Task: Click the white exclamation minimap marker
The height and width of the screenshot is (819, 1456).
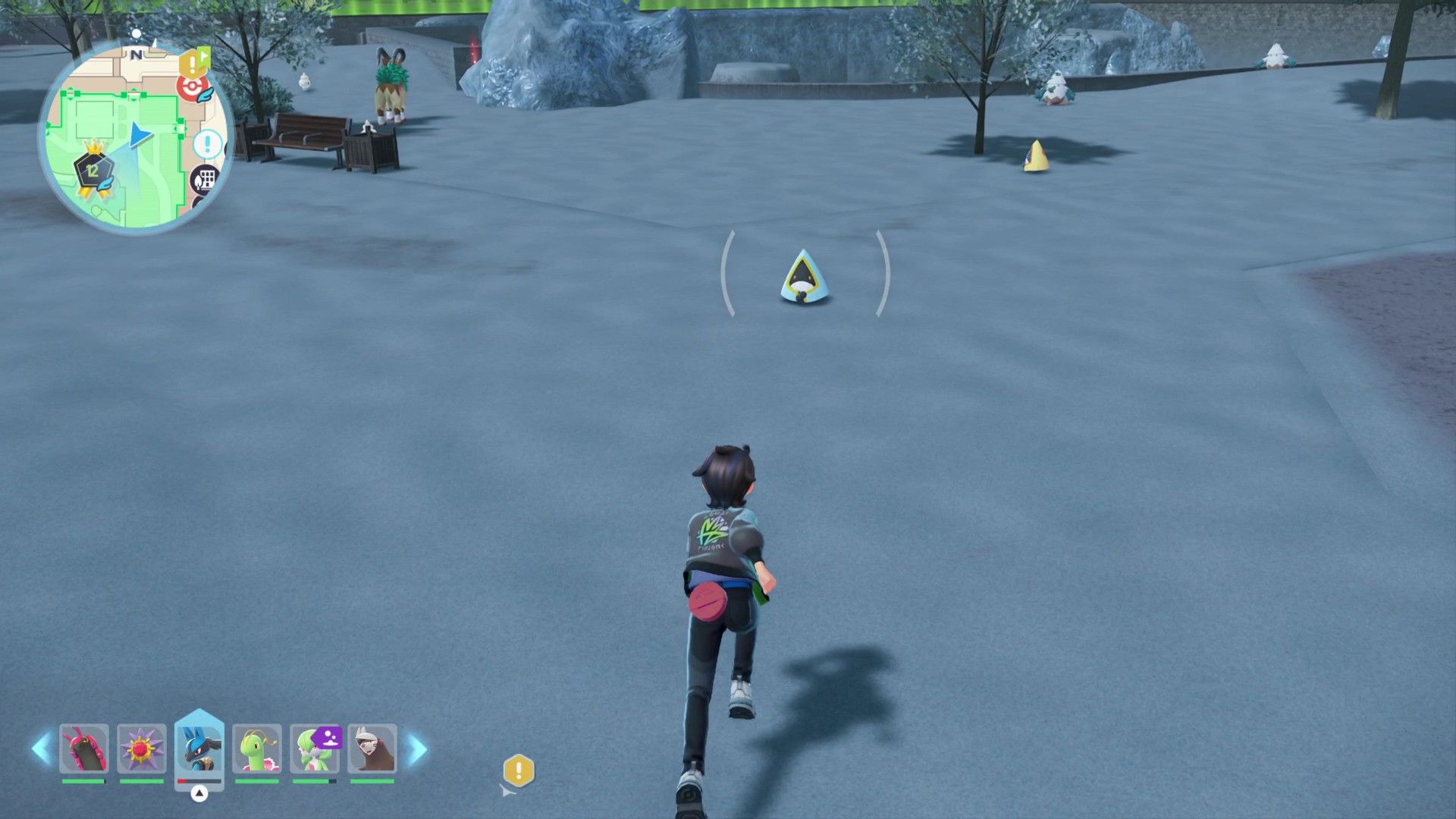Action: click(x=207, y=144)
